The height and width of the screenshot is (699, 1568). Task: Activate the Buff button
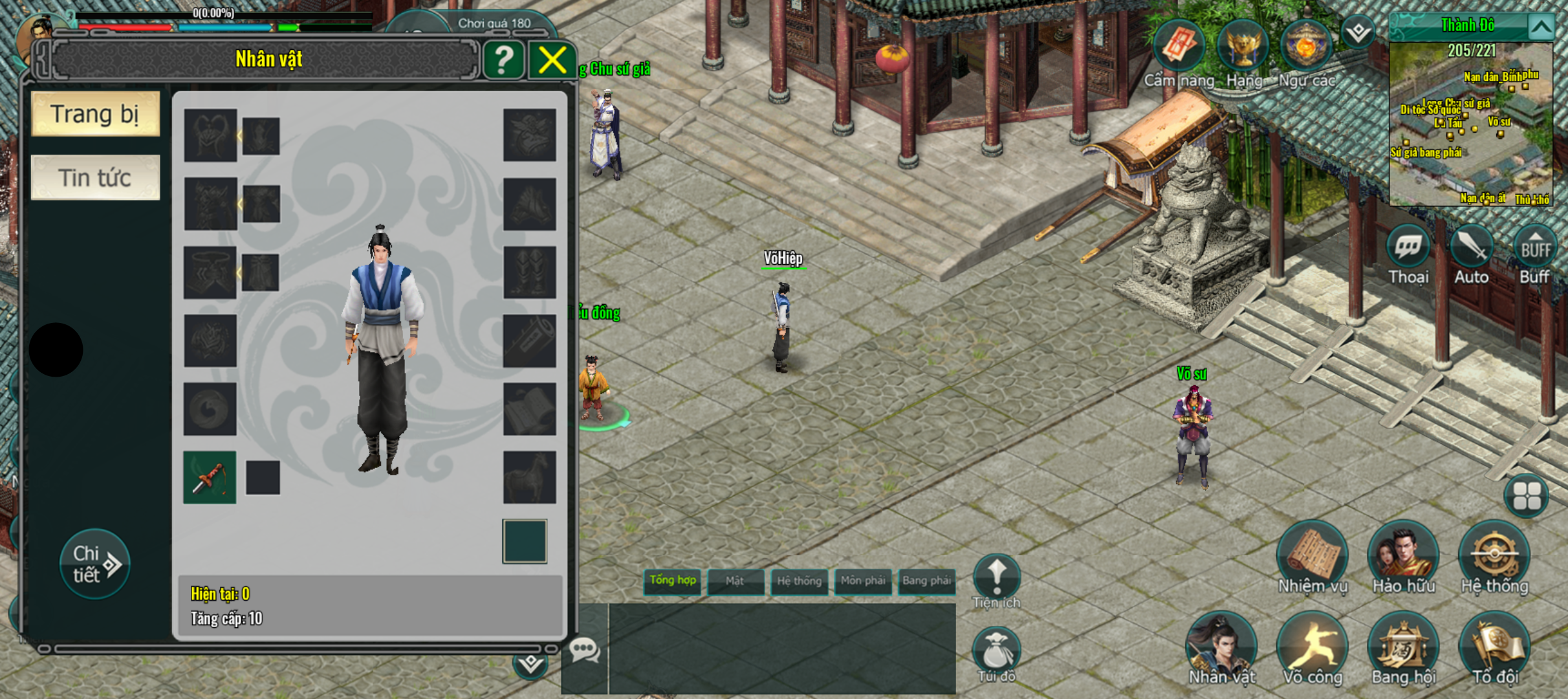1534,247
